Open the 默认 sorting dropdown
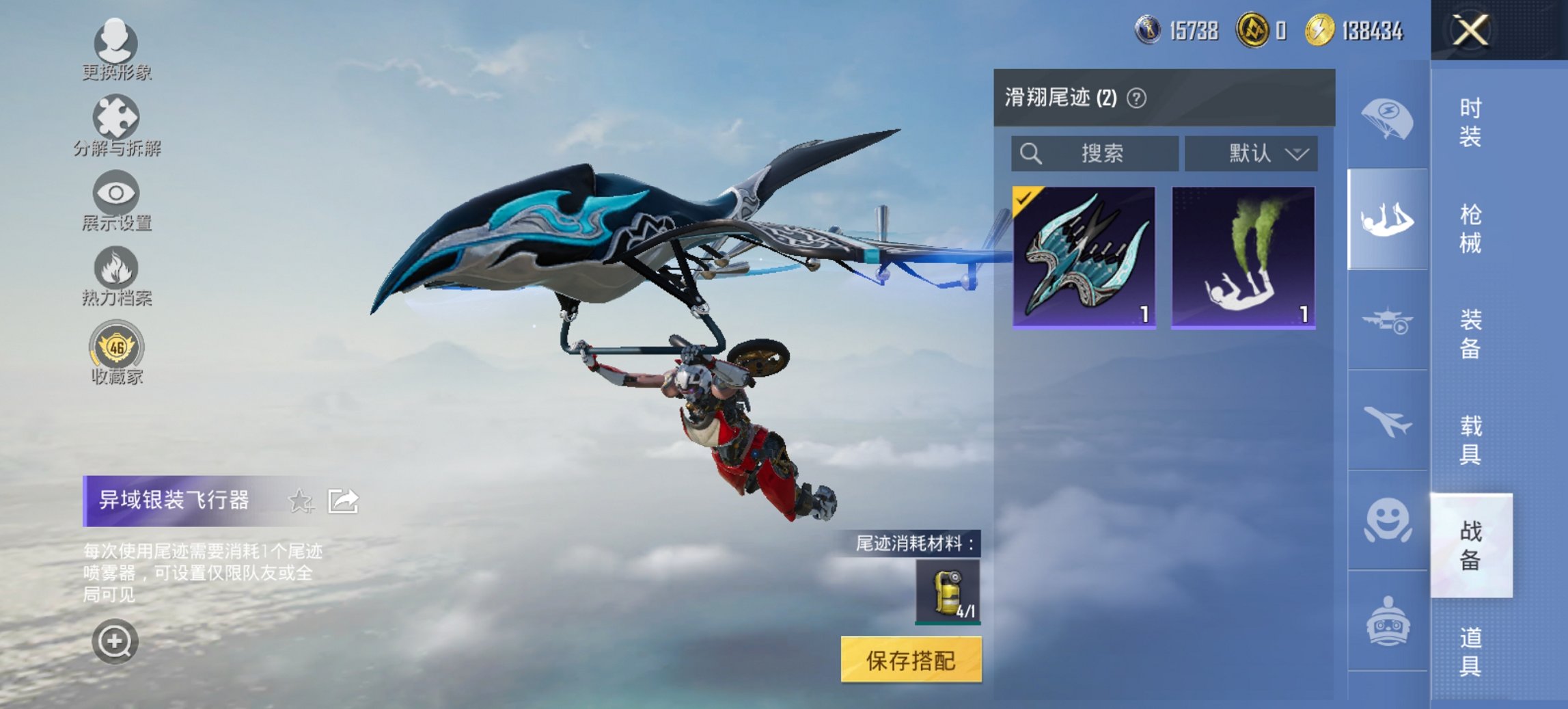This screenshot has width=1568, height=709. point(1252,153)
